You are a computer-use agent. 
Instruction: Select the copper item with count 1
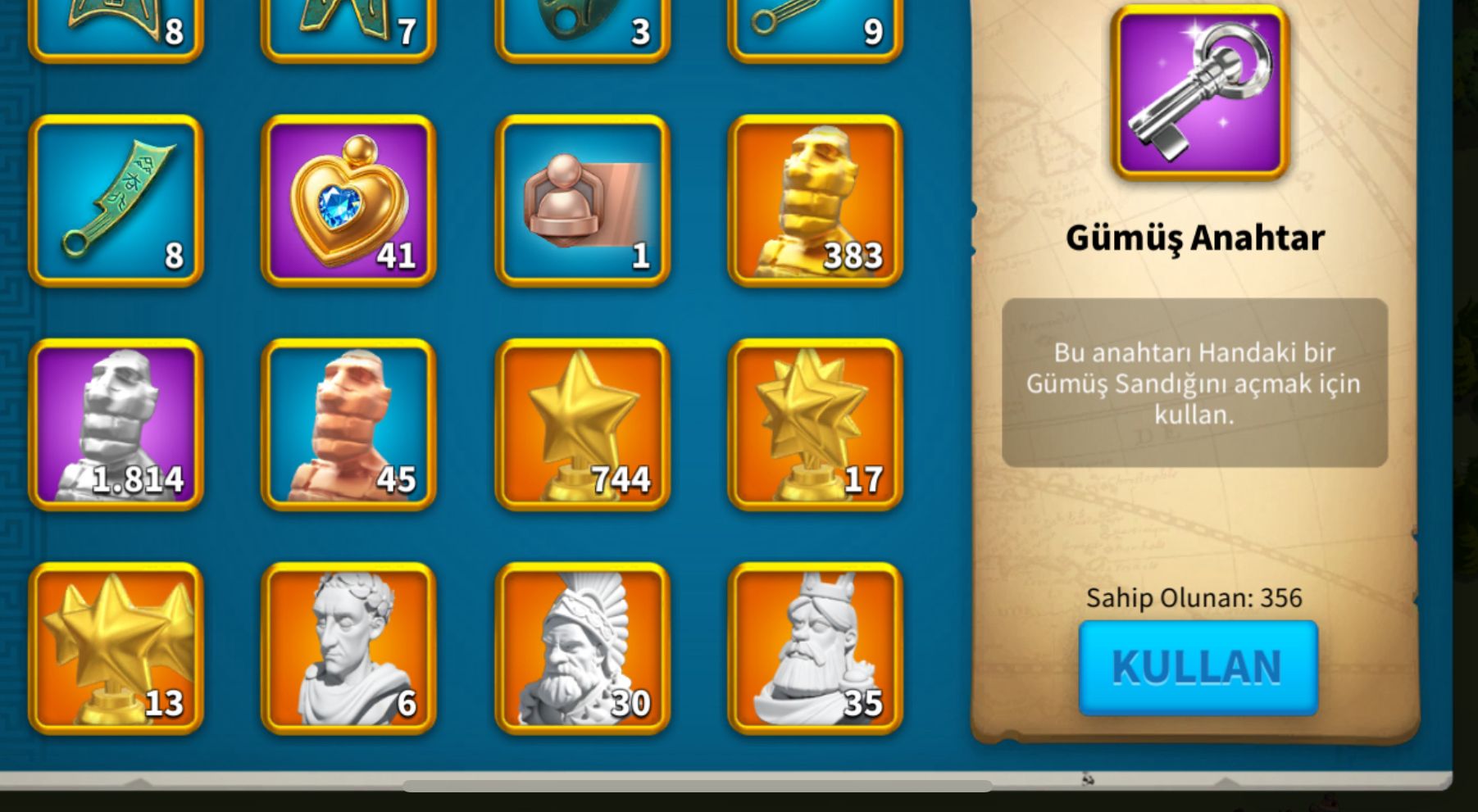coord(582,201)
